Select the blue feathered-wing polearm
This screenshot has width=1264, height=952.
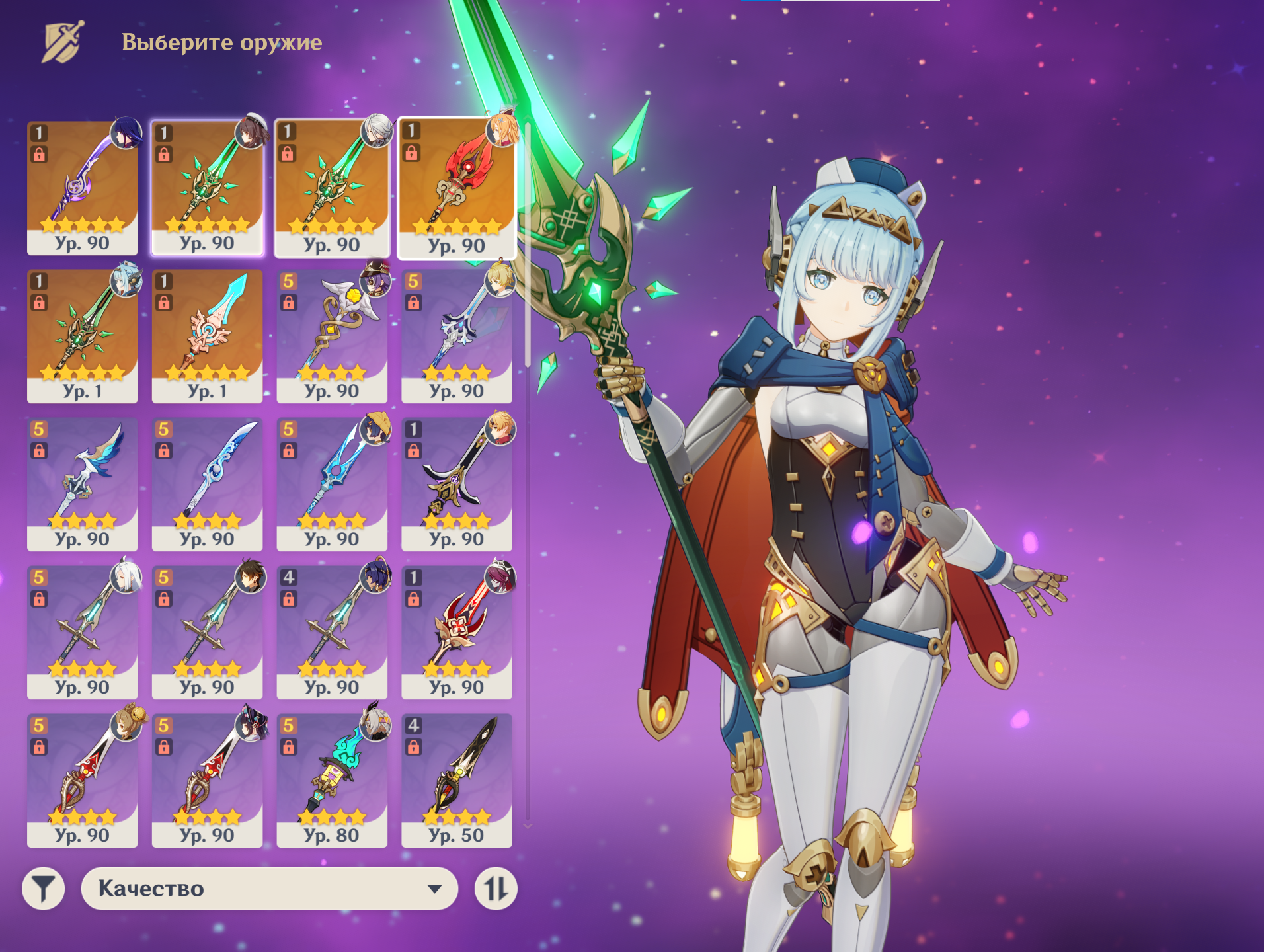(83, 483)
